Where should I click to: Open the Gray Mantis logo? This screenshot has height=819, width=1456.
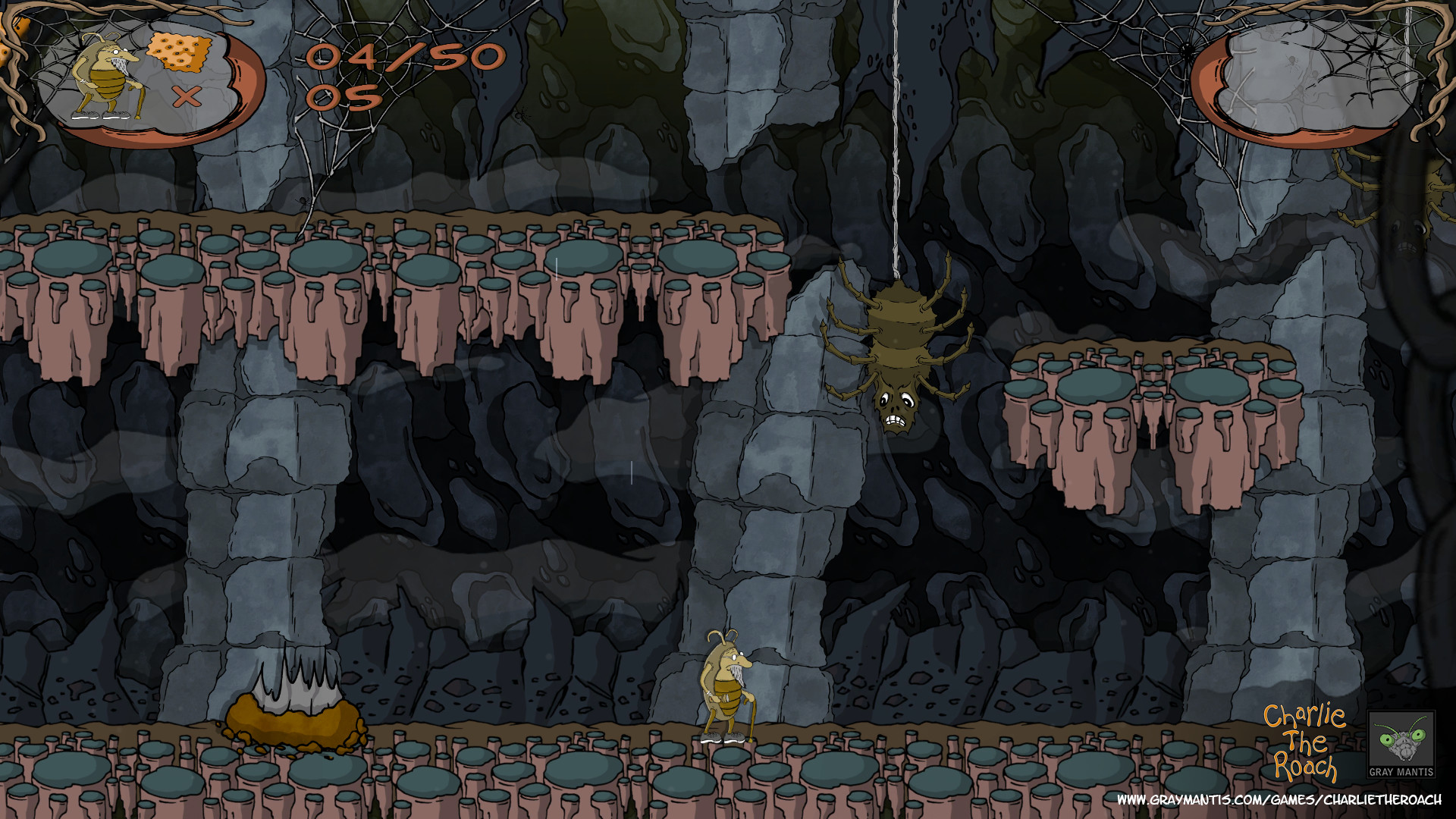1401,745
